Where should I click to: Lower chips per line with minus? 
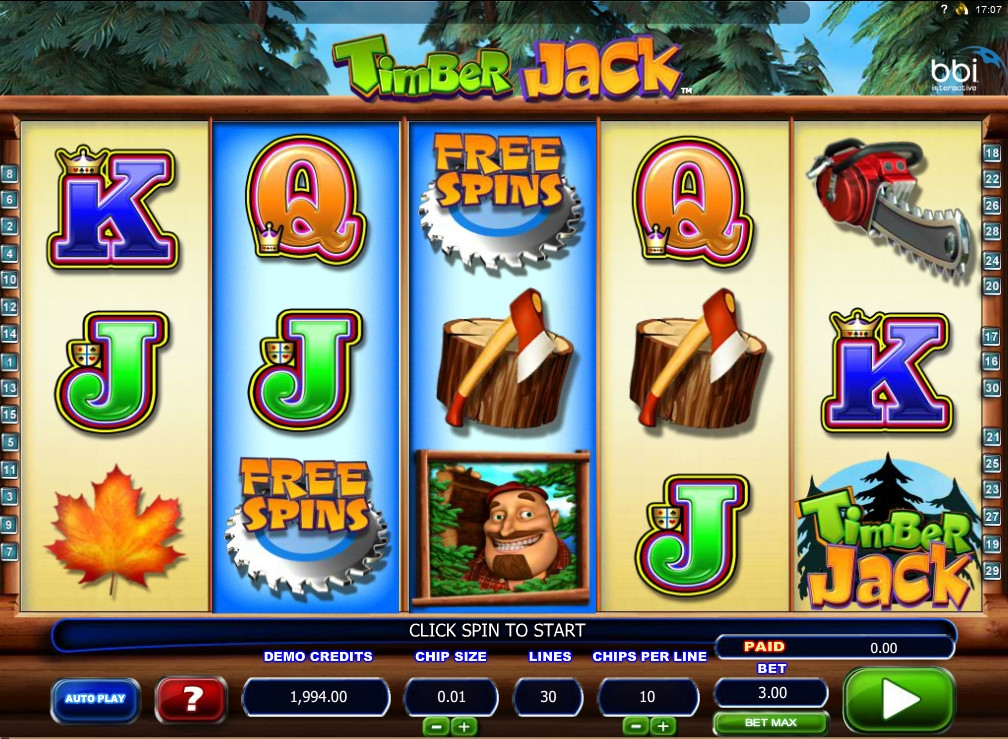(x=636, y=726)
